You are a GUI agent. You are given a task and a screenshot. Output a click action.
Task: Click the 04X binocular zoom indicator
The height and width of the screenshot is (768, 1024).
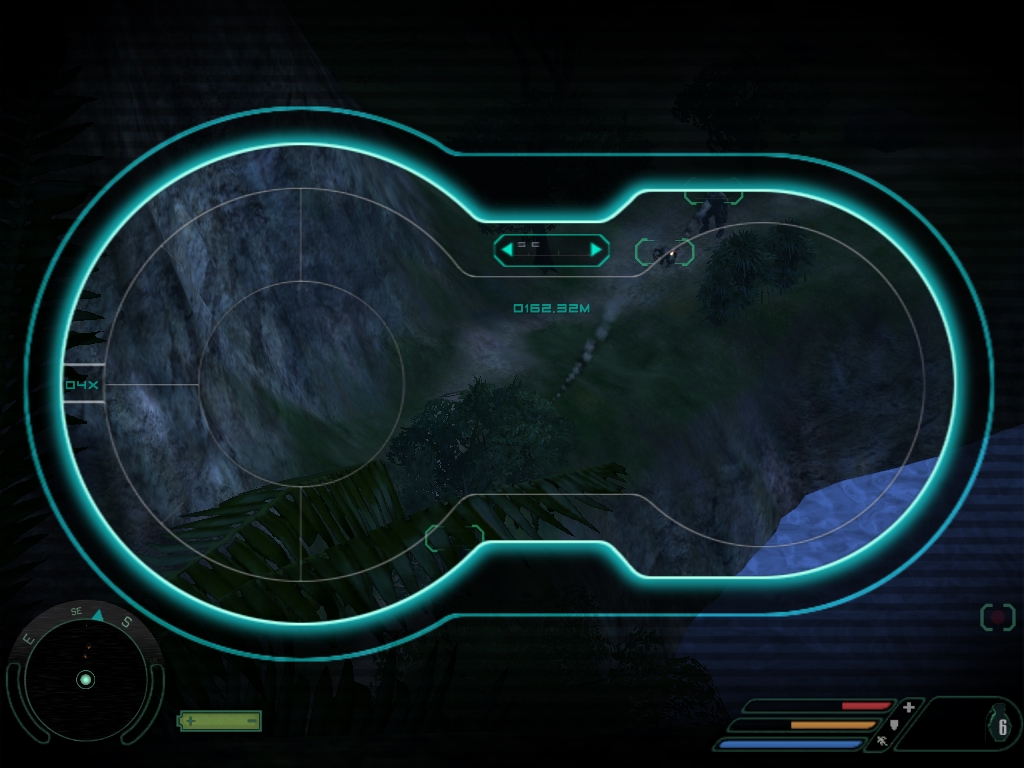[80, 384]
